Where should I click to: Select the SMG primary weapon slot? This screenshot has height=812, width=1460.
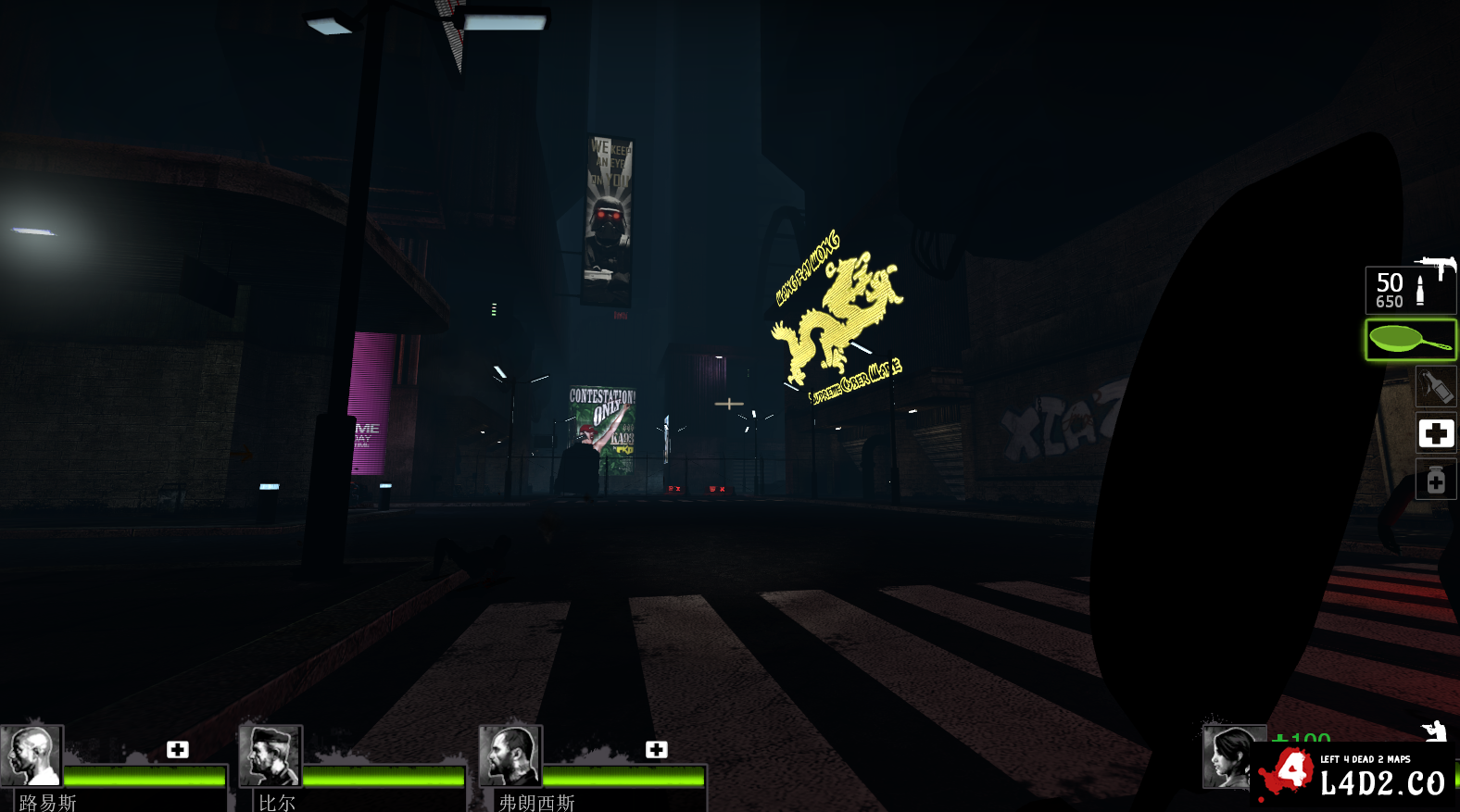1410,289
